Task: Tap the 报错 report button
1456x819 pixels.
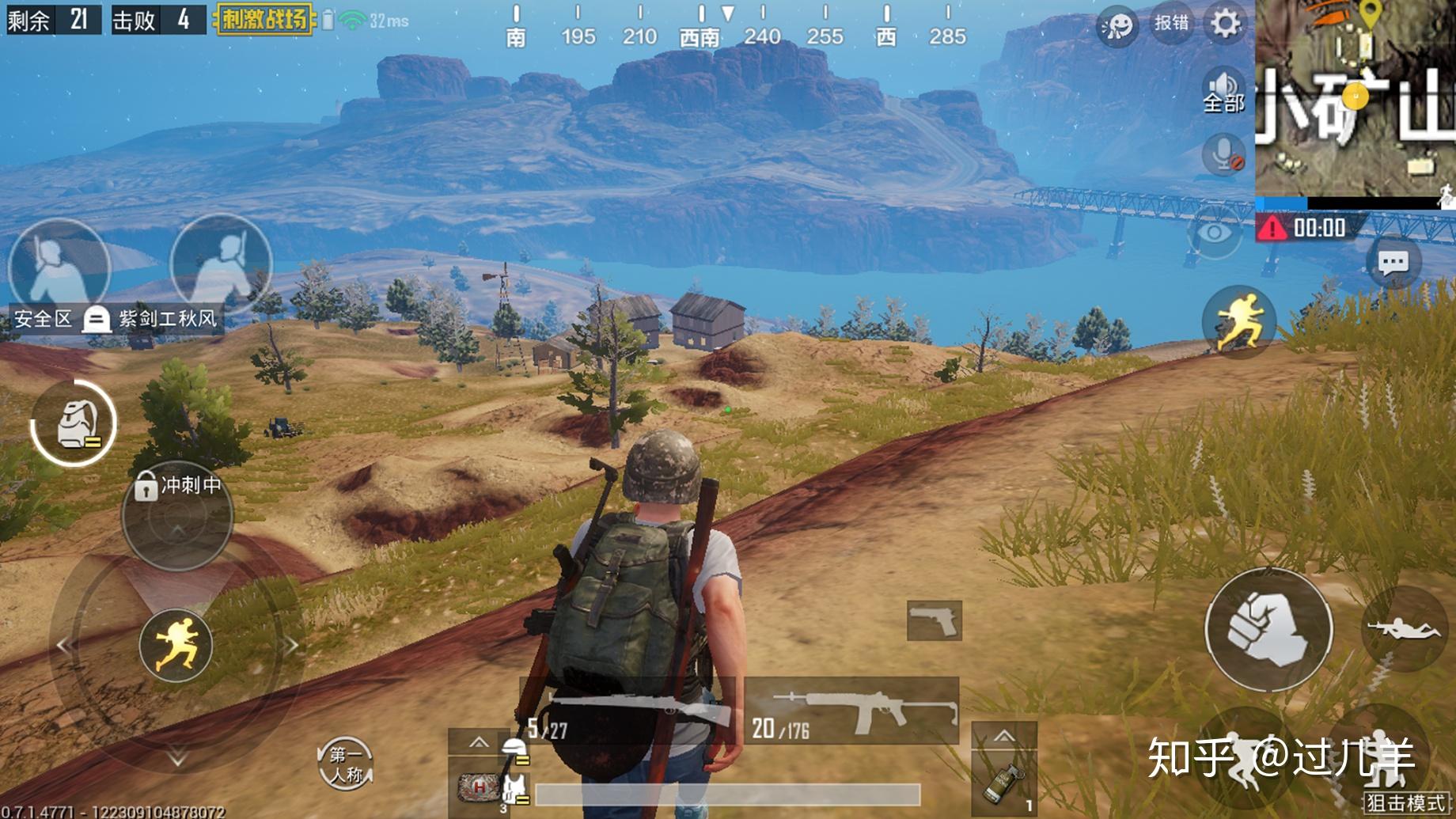Action: (x=1171, y=24)
